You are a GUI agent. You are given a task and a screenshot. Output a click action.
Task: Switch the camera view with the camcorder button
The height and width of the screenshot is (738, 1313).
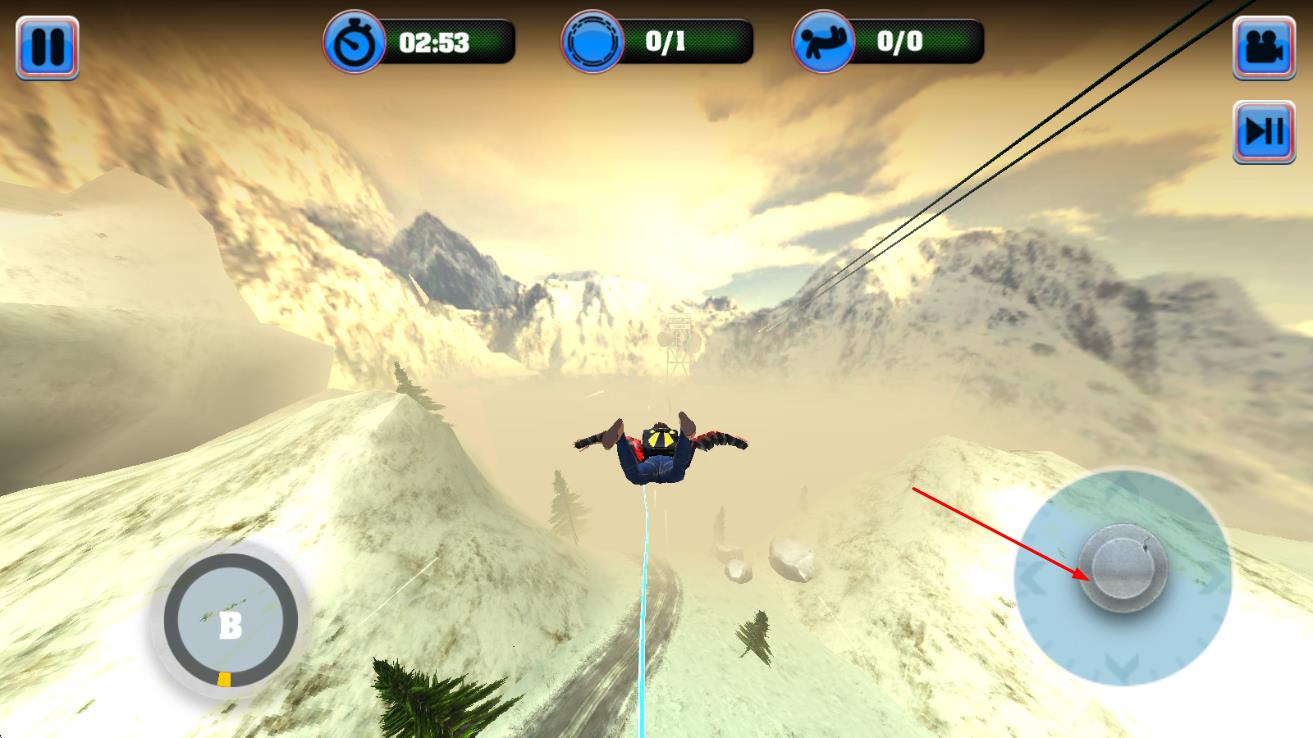[x=1264, y=47]
